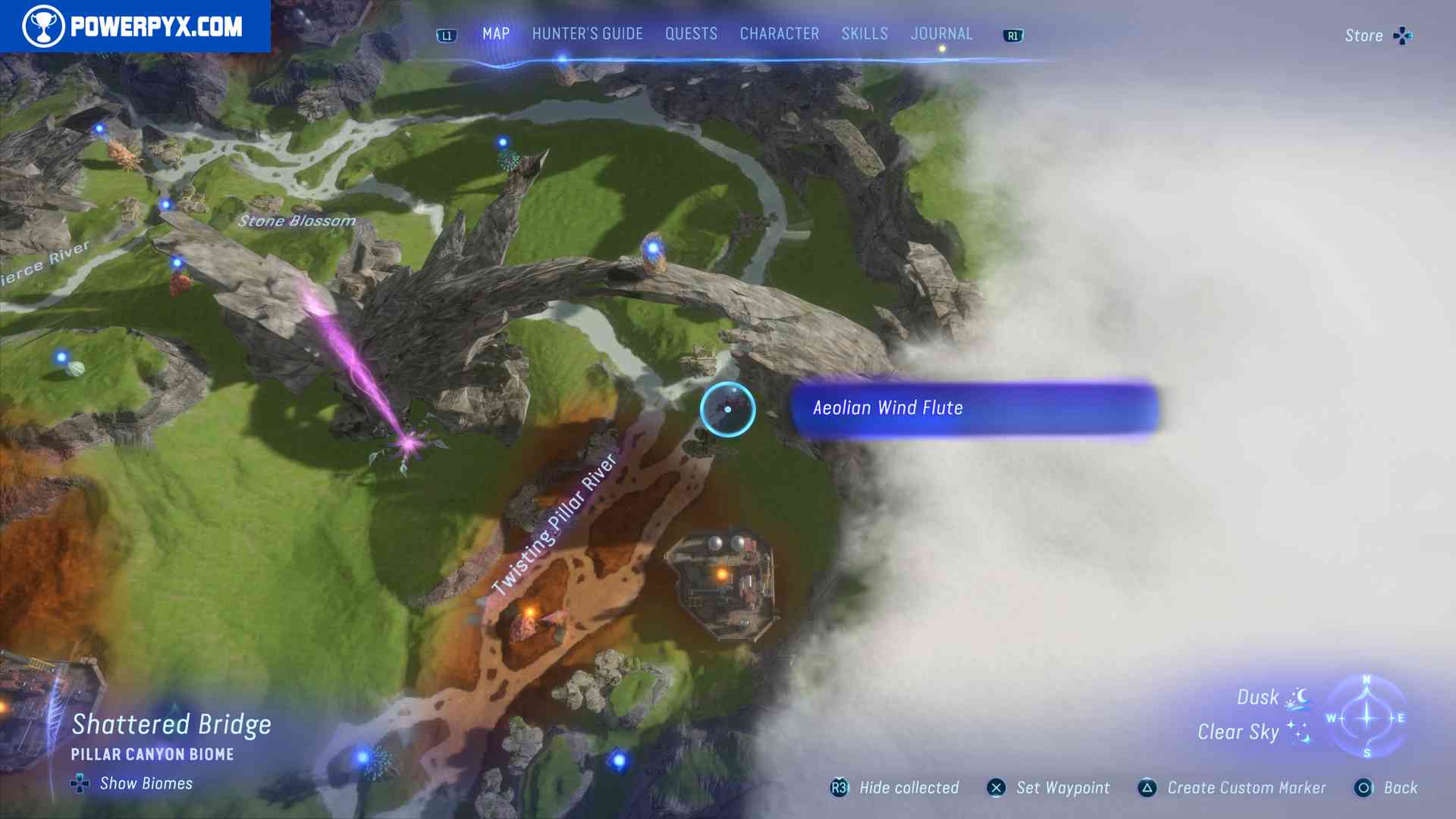Open the Store via the d-pad icon
This screenshot has height=819, width=1456.
tap(1402, 35)
